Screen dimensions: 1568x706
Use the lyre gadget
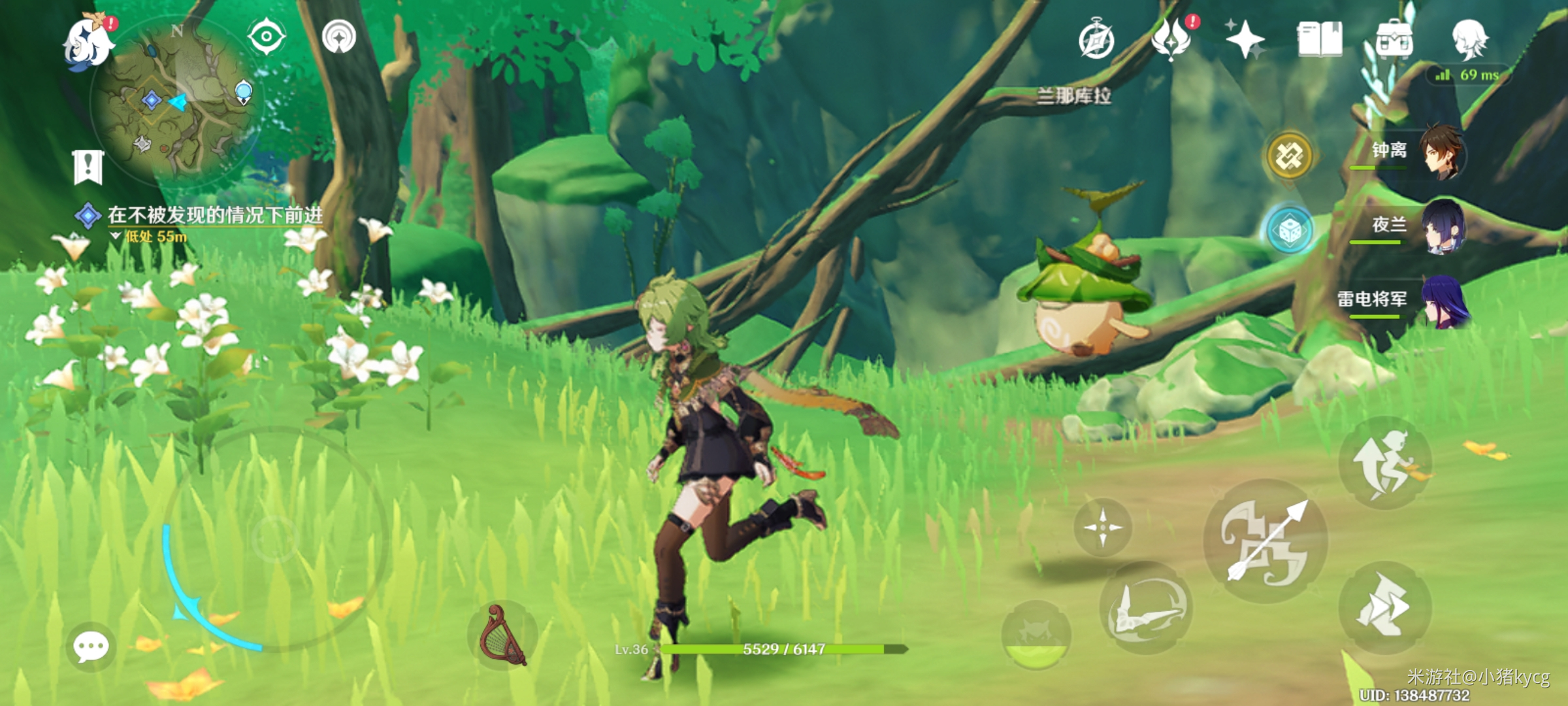pyautogui.click(x=502, y=635)
